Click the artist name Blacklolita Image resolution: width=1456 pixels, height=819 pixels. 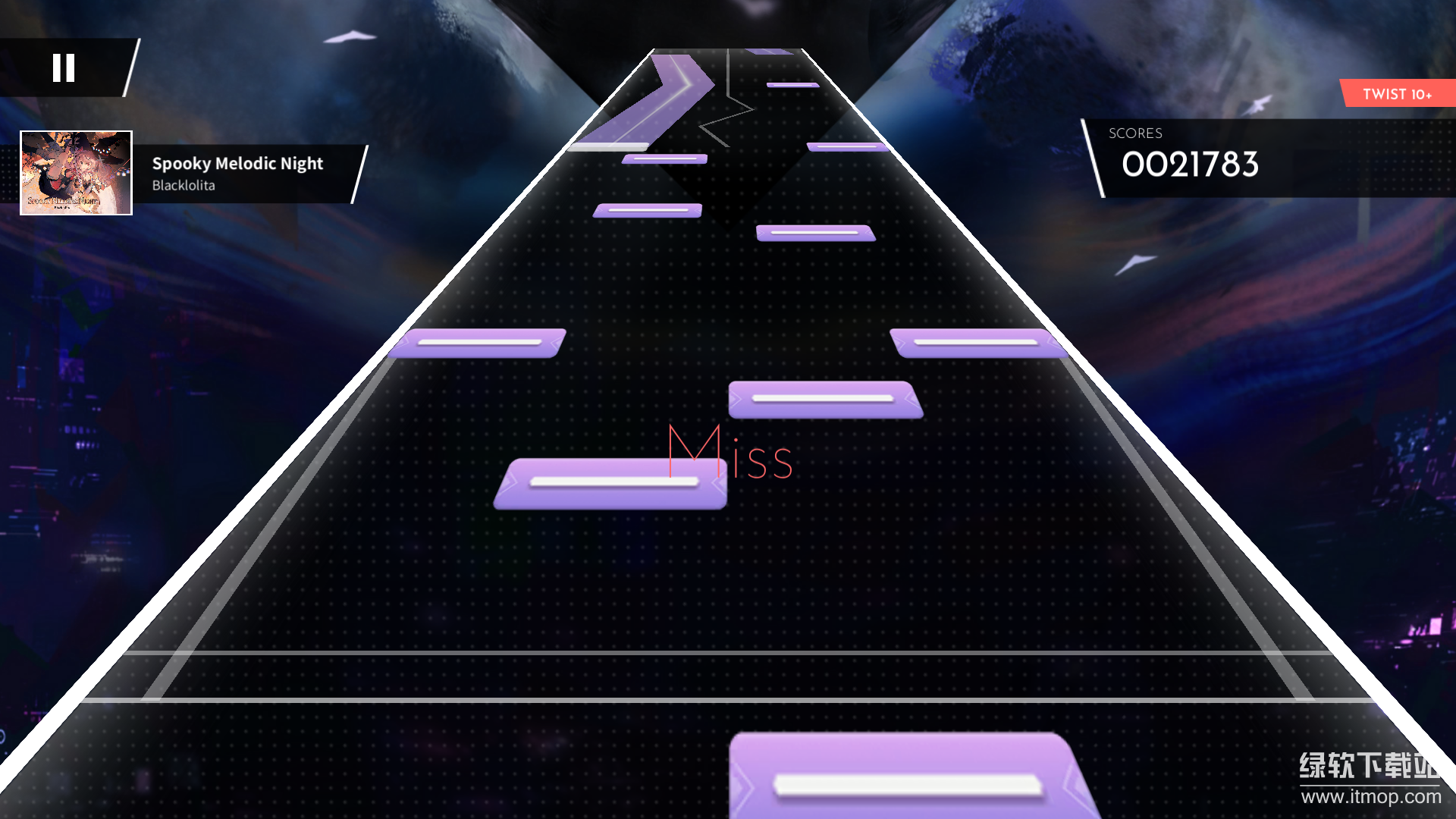[183, 185]
